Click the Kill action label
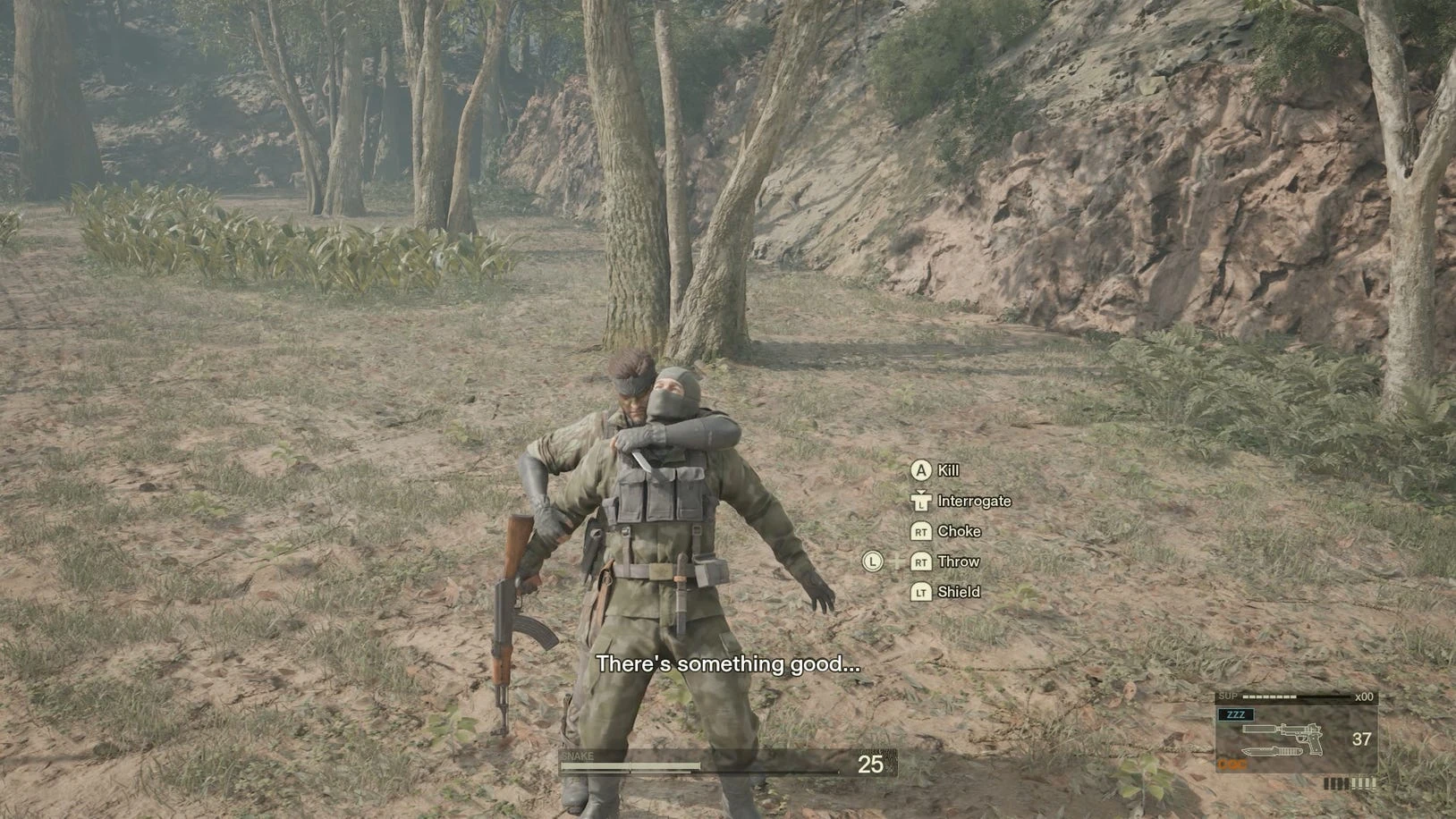This screenshot has height=819, width=1456. click(x=947, y=470)
